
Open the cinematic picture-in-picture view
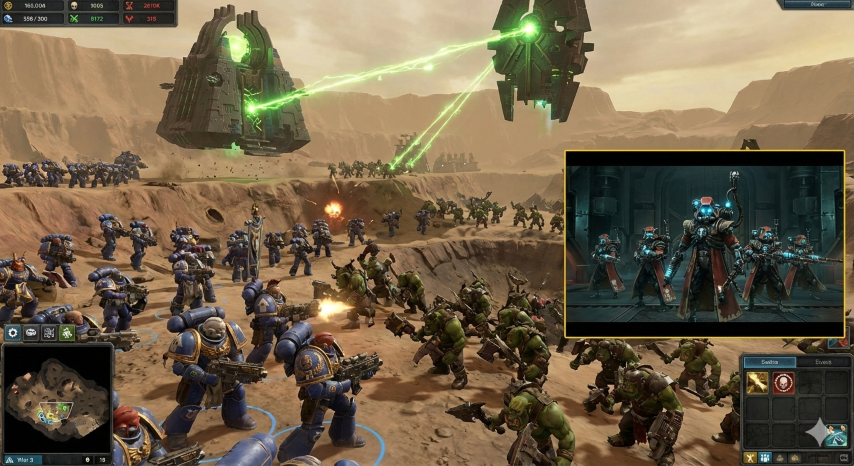tap(704, 243)
